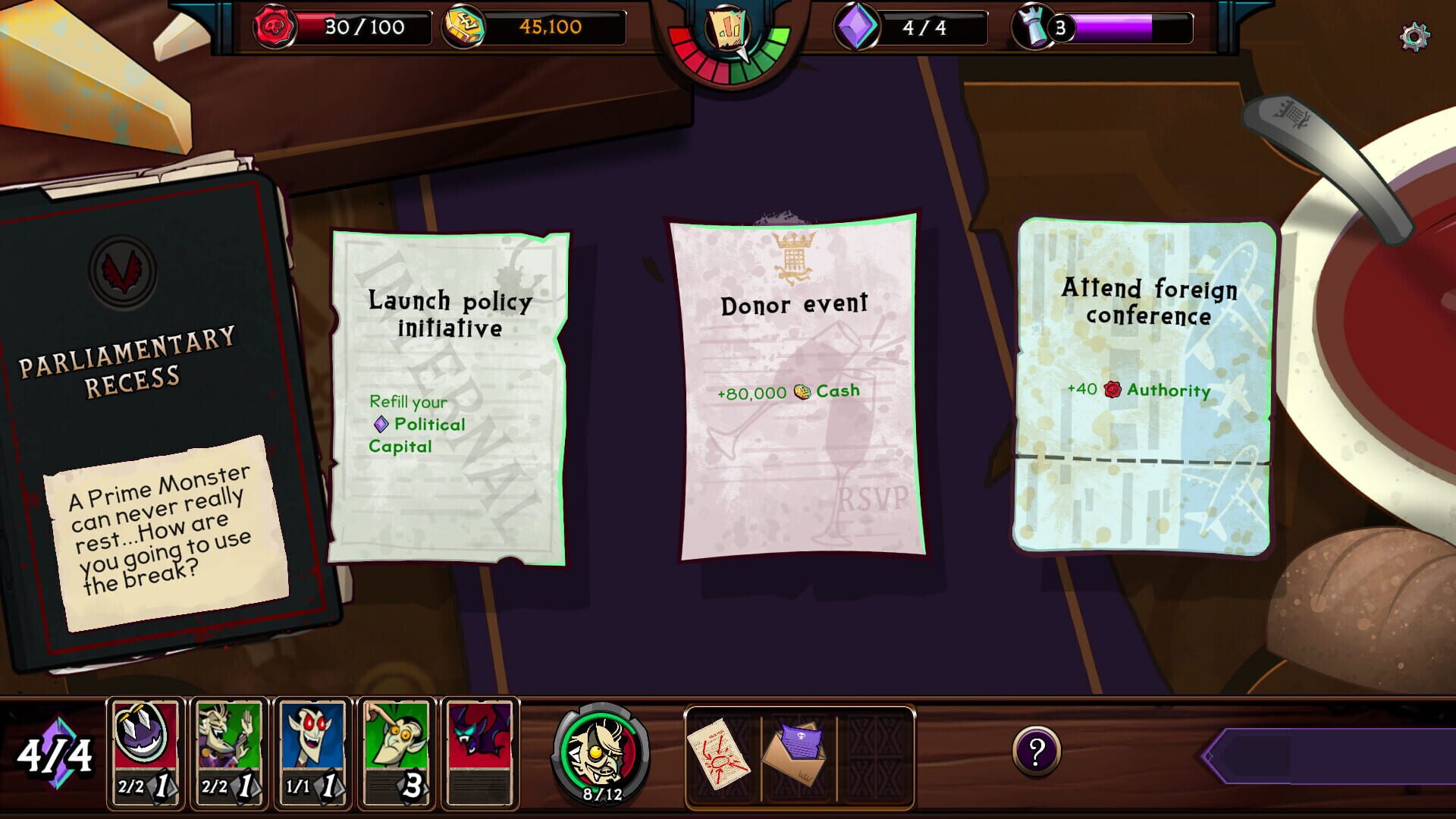Open the settings gear in the top-right corner
This screenshot has height=819, width=1456.
tap(1417, 33)
